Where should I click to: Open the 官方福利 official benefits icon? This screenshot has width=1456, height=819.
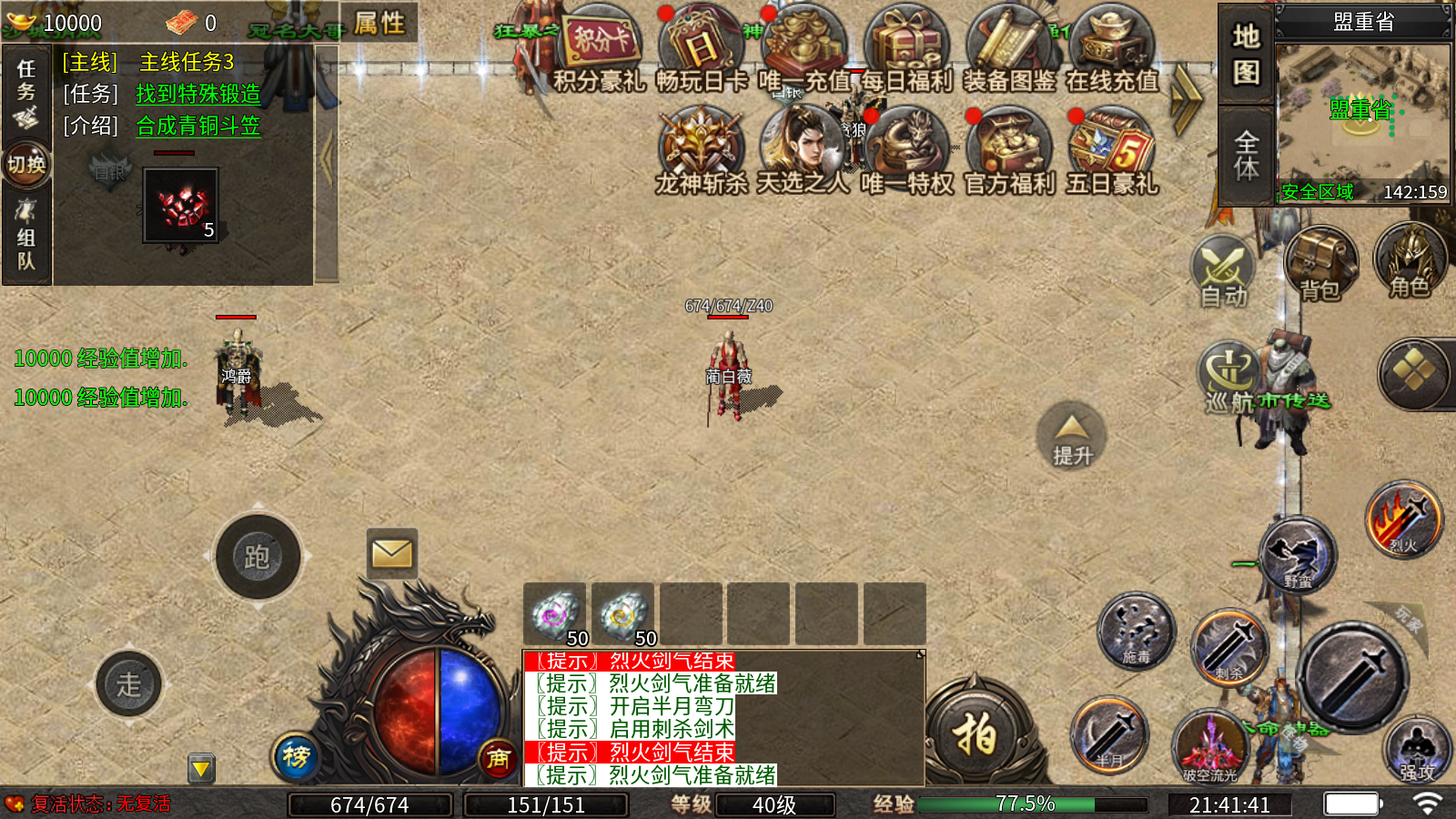[1008, 150]
